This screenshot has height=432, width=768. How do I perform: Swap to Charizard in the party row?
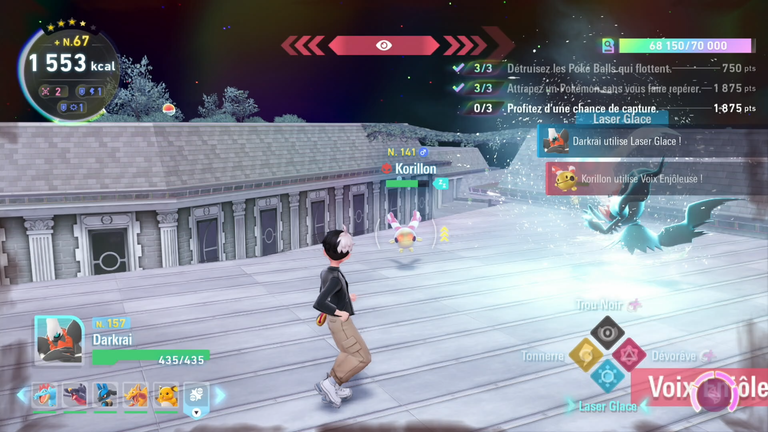click(x=135, y=396)
